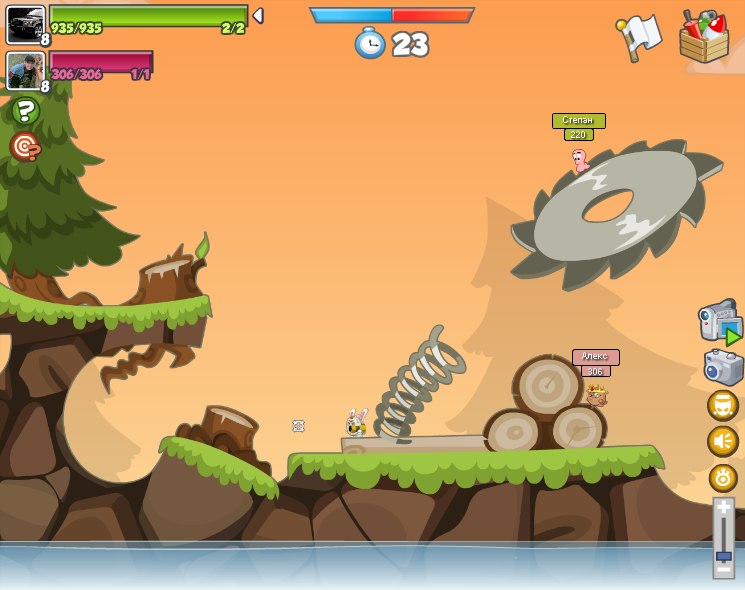Image resolution: width=745 pixels, height=590 pixels.
Task: Click the blue zoom slider handle
Action: (723, 555)
